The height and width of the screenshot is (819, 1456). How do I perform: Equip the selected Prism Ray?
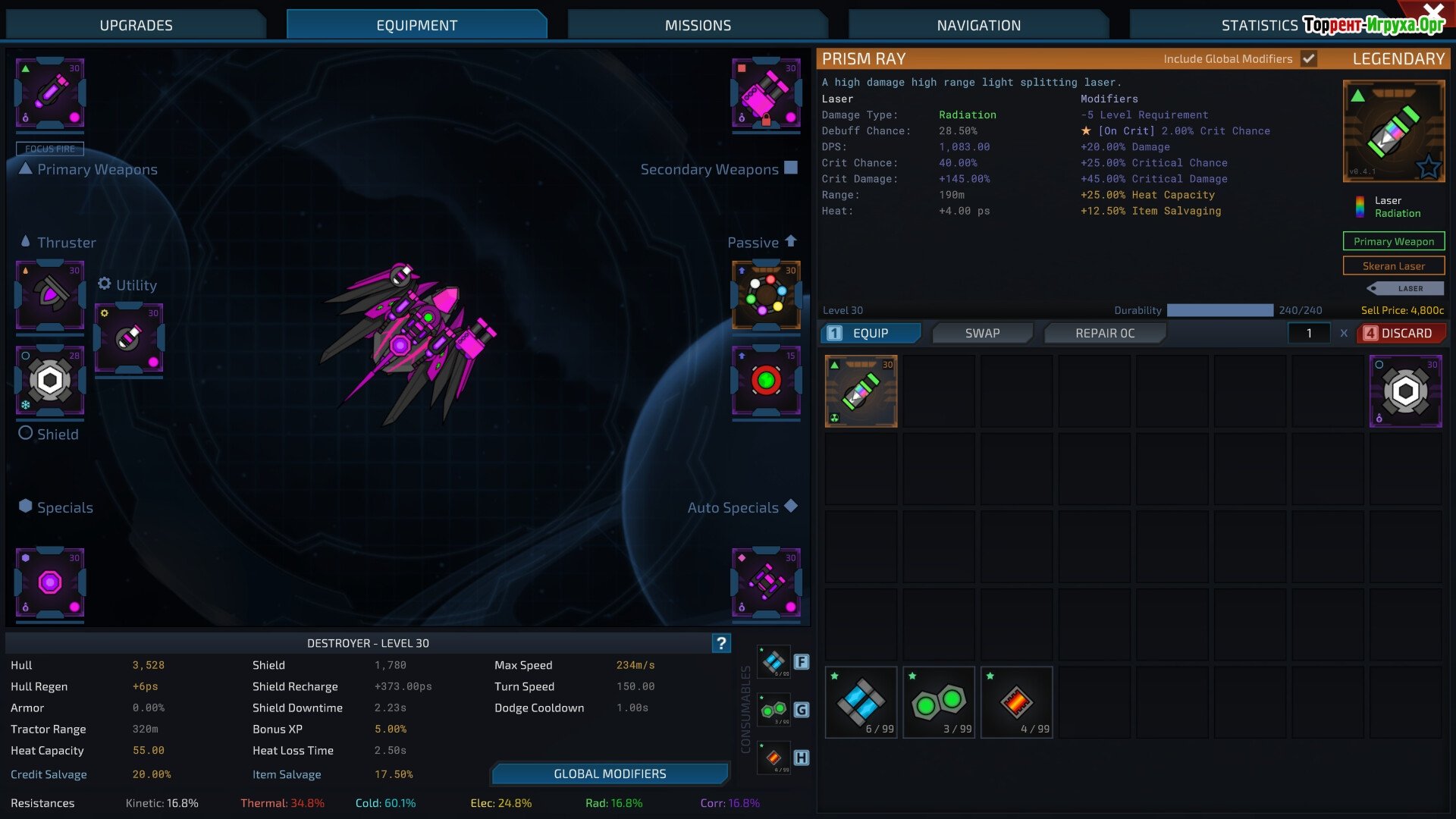pos(871,333)
